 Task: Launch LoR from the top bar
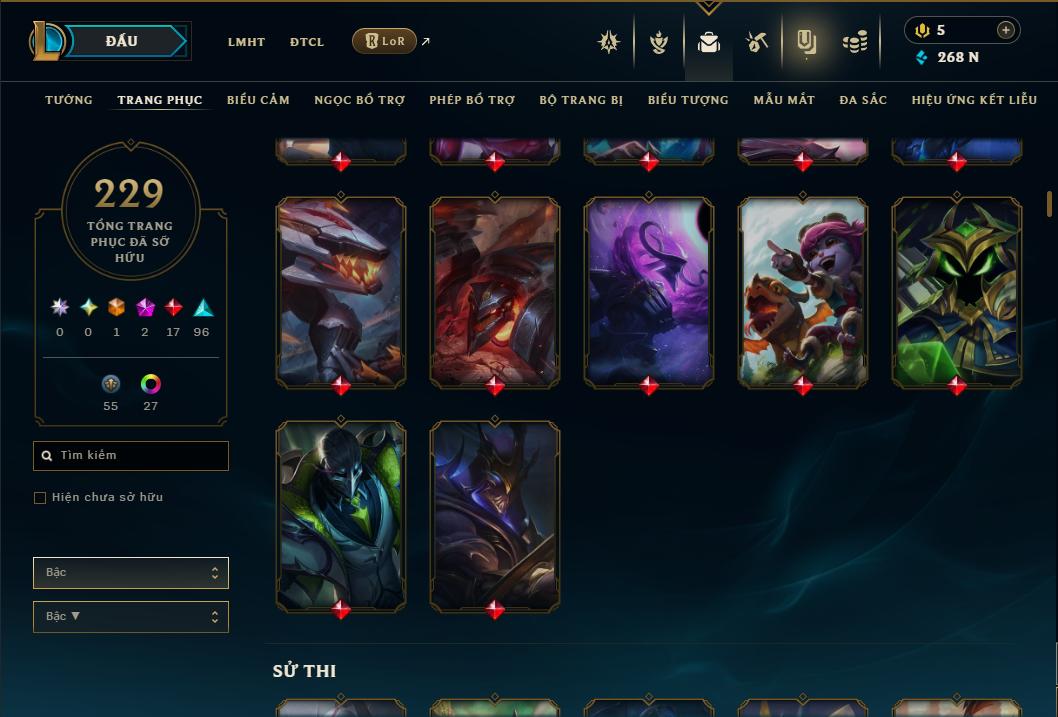385,41
